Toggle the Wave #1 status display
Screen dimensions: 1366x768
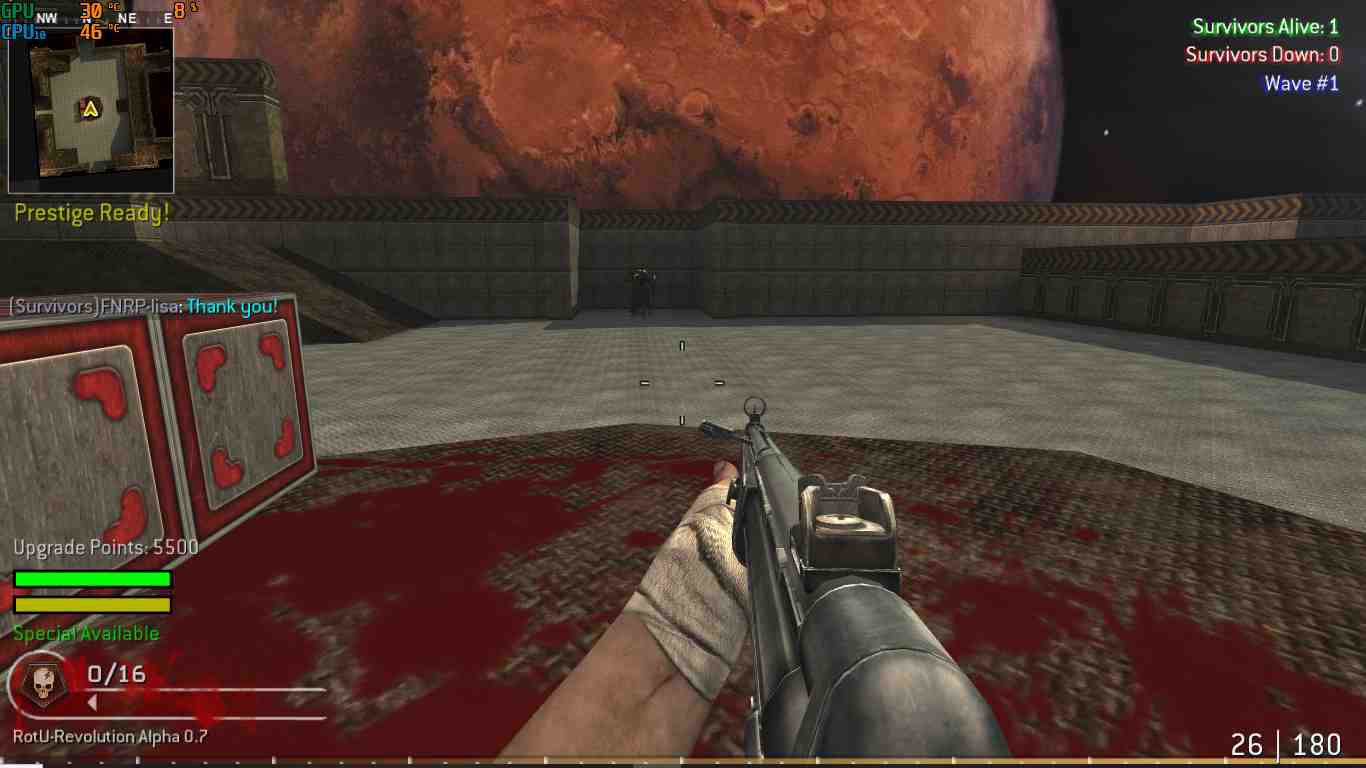pos(1301,83)
